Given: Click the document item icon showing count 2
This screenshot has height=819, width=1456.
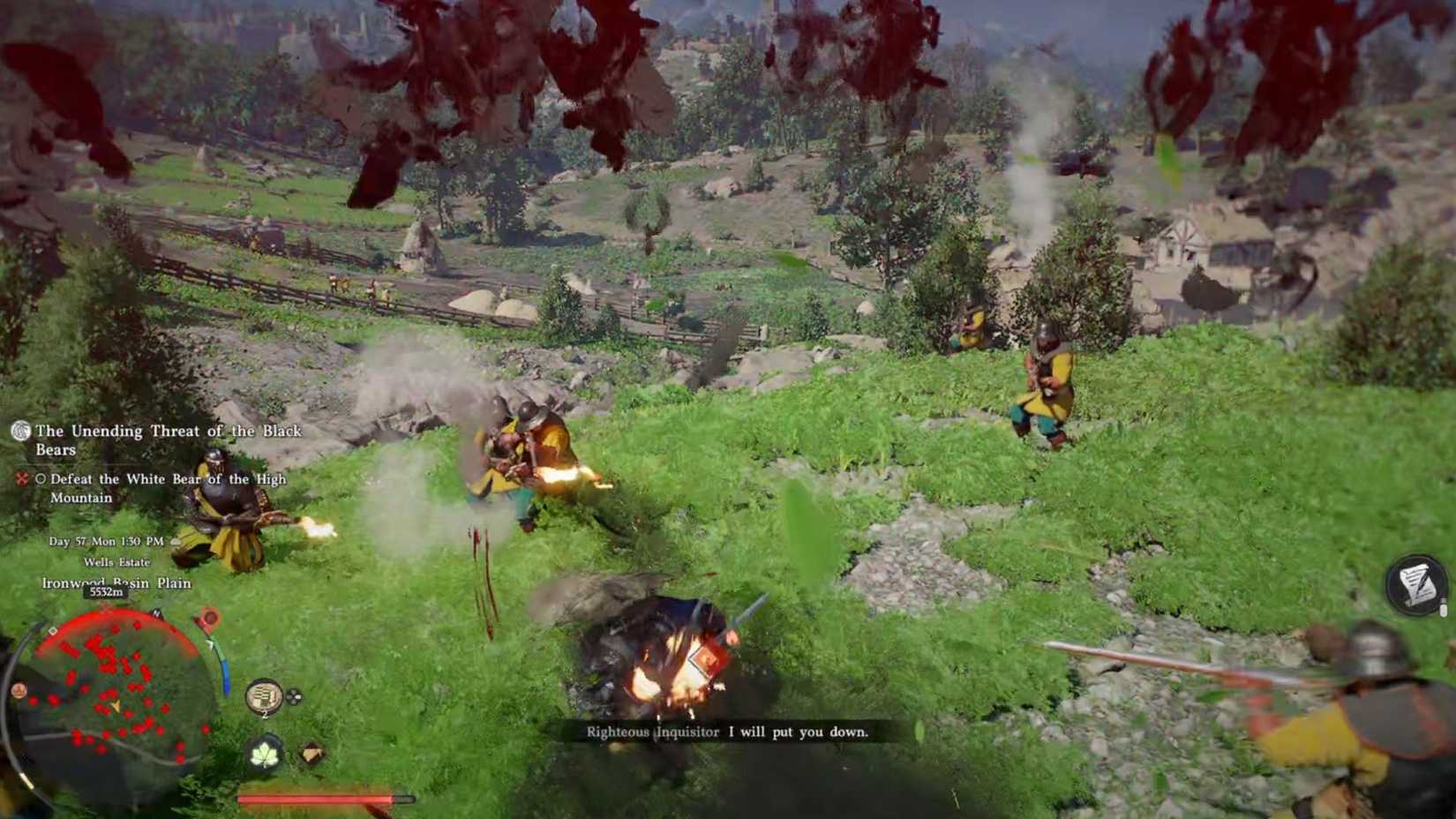Looking at the screenshot, I should [264, 696].
